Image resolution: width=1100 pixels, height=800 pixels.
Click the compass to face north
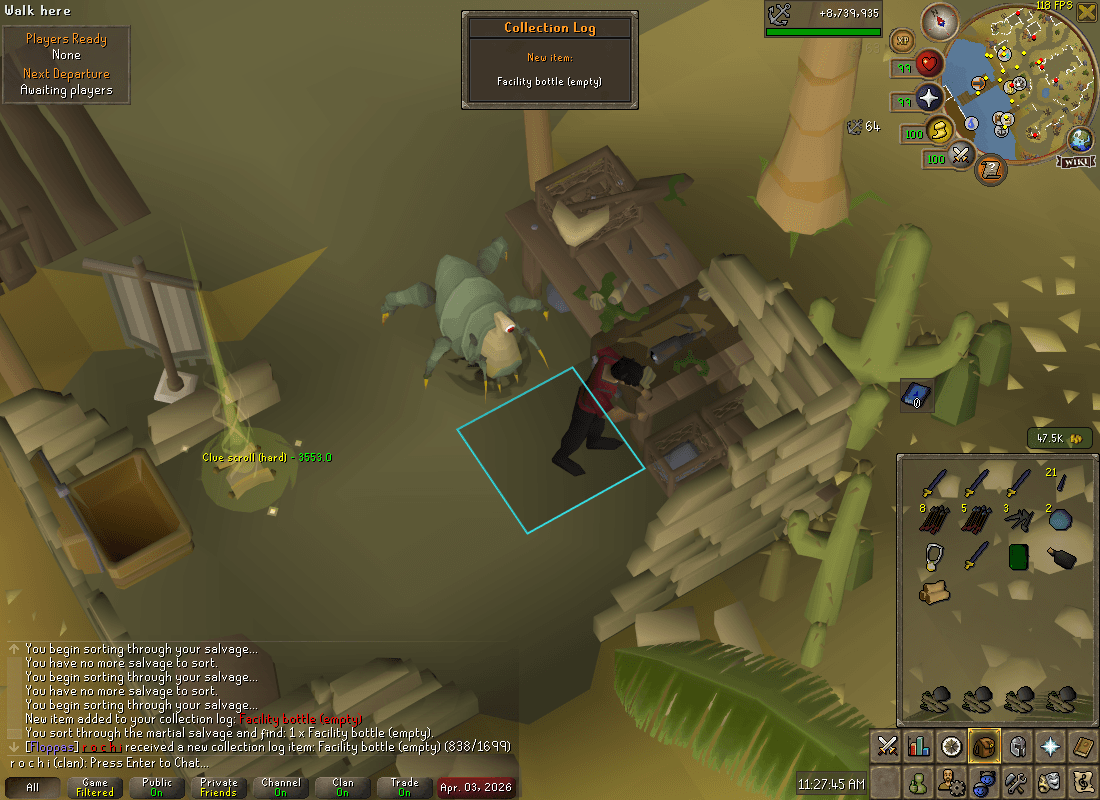(x=940, y=20)
